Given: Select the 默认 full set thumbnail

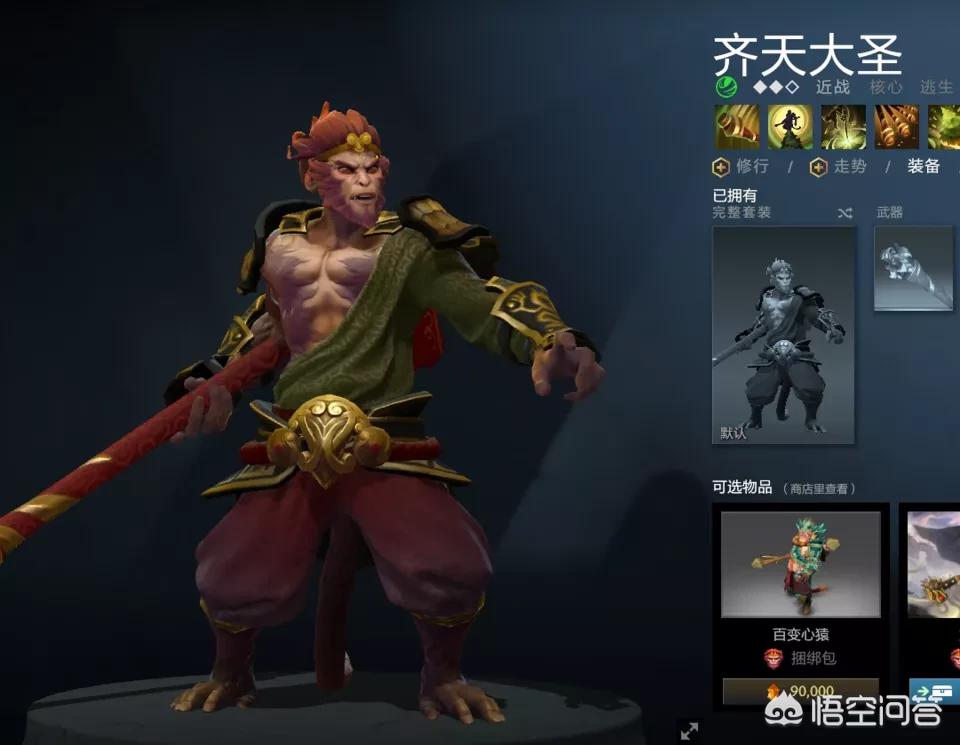Looking at the screenshot, I should [784, 335].
